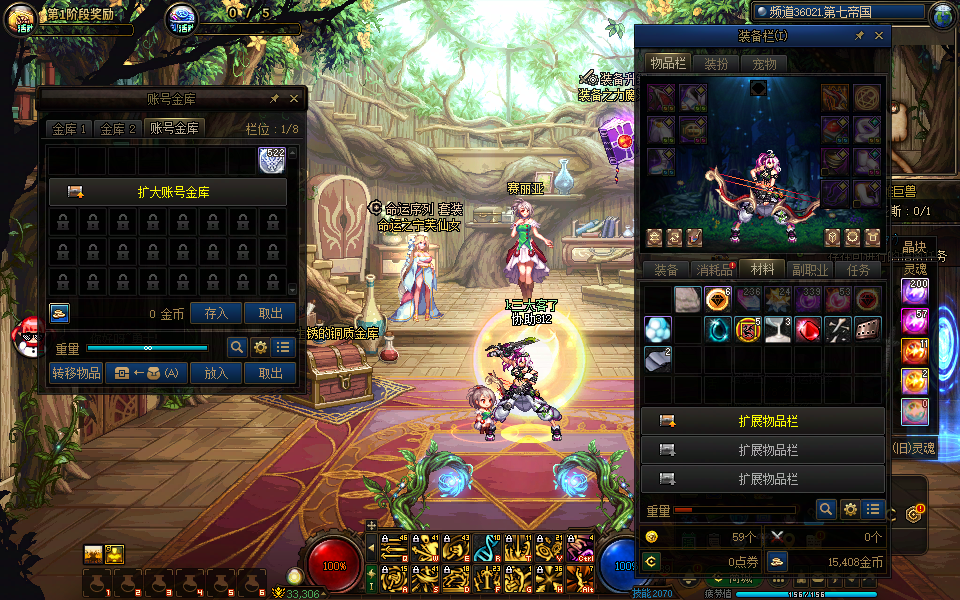Screen dimensions: 960x600
Task: Open the 金库 2 vault tab
Action: tap(118, 128)
